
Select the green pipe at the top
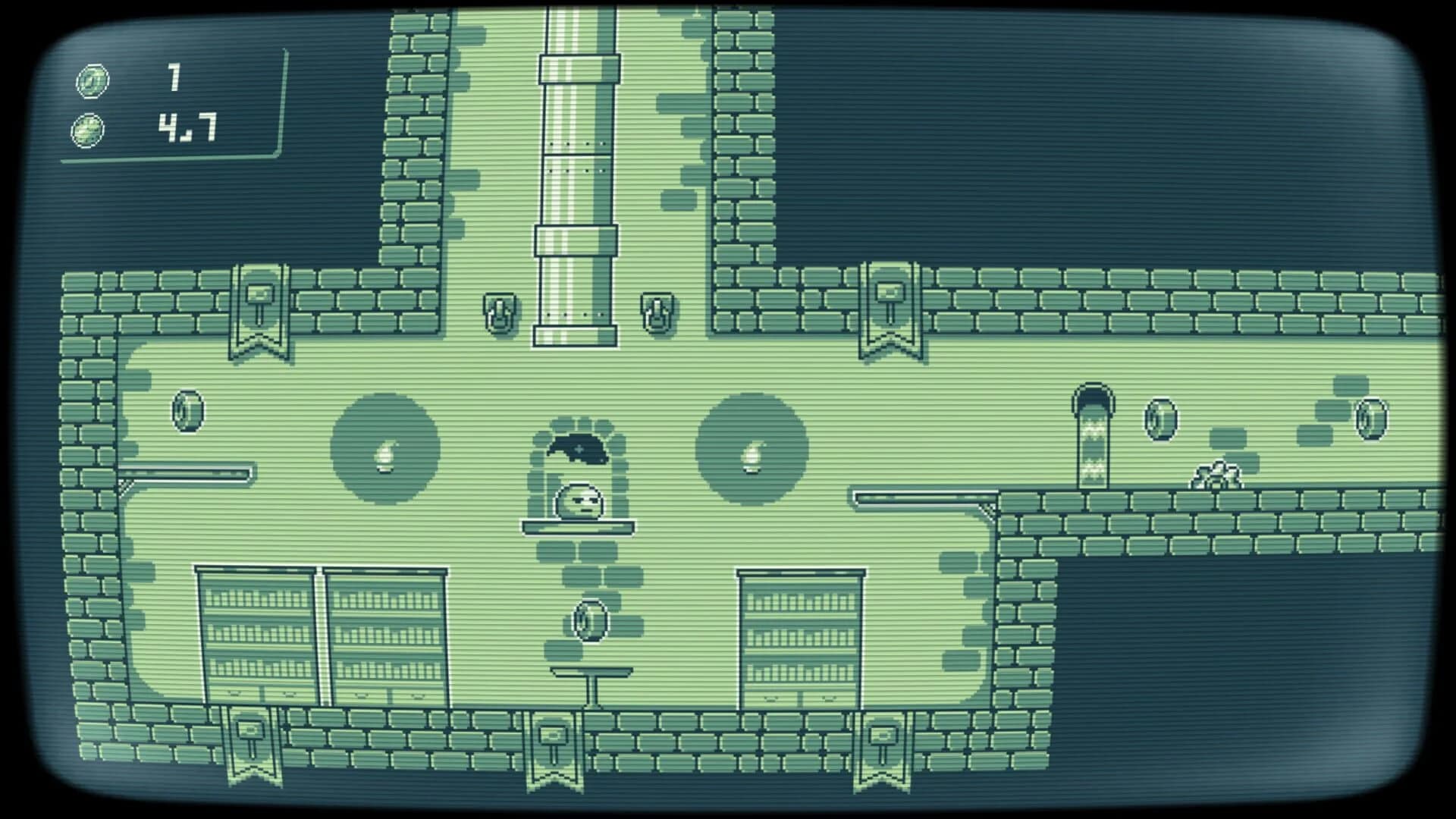coord(576,152)
